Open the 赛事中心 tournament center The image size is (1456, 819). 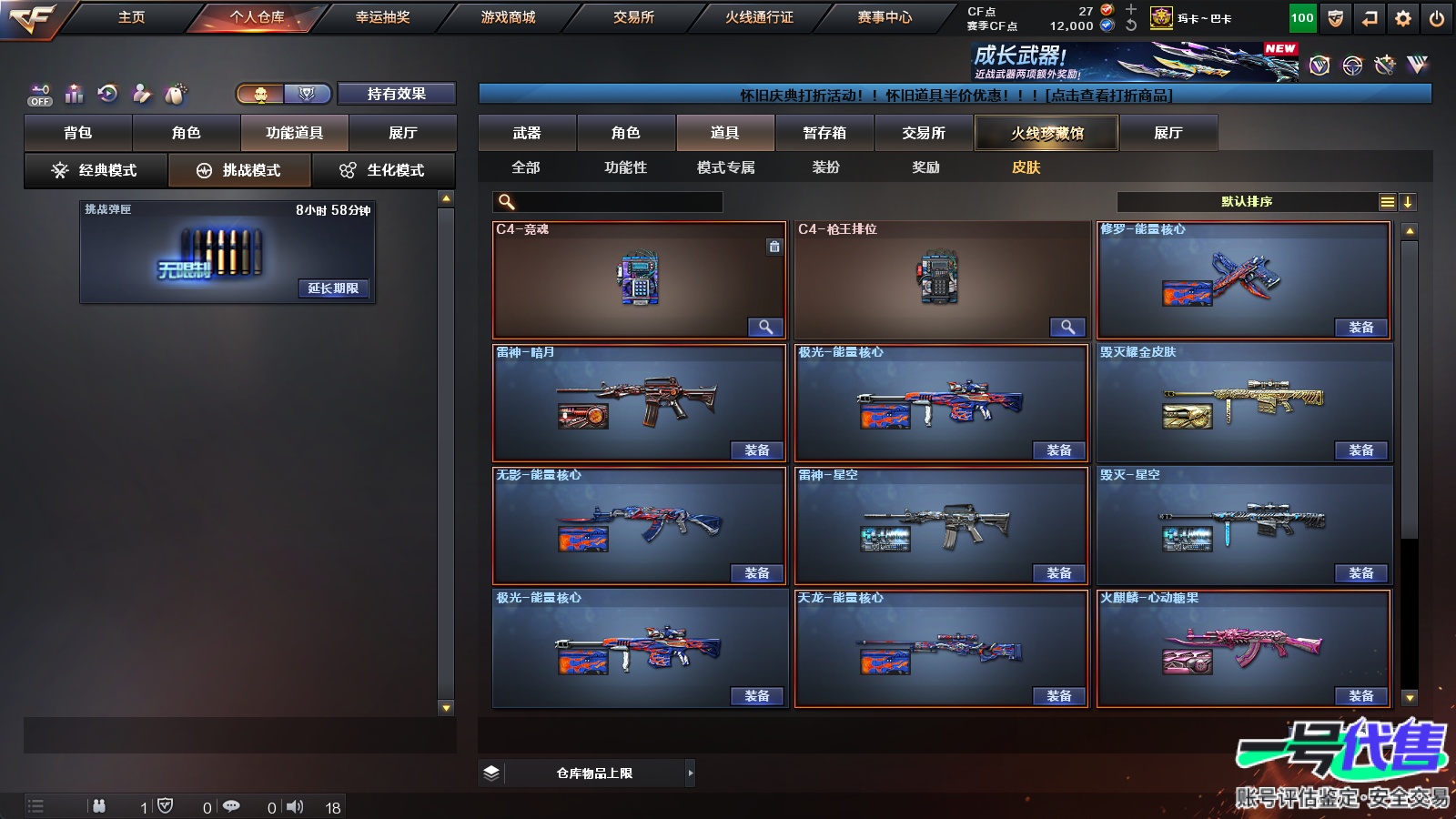(x=885, y=17)
